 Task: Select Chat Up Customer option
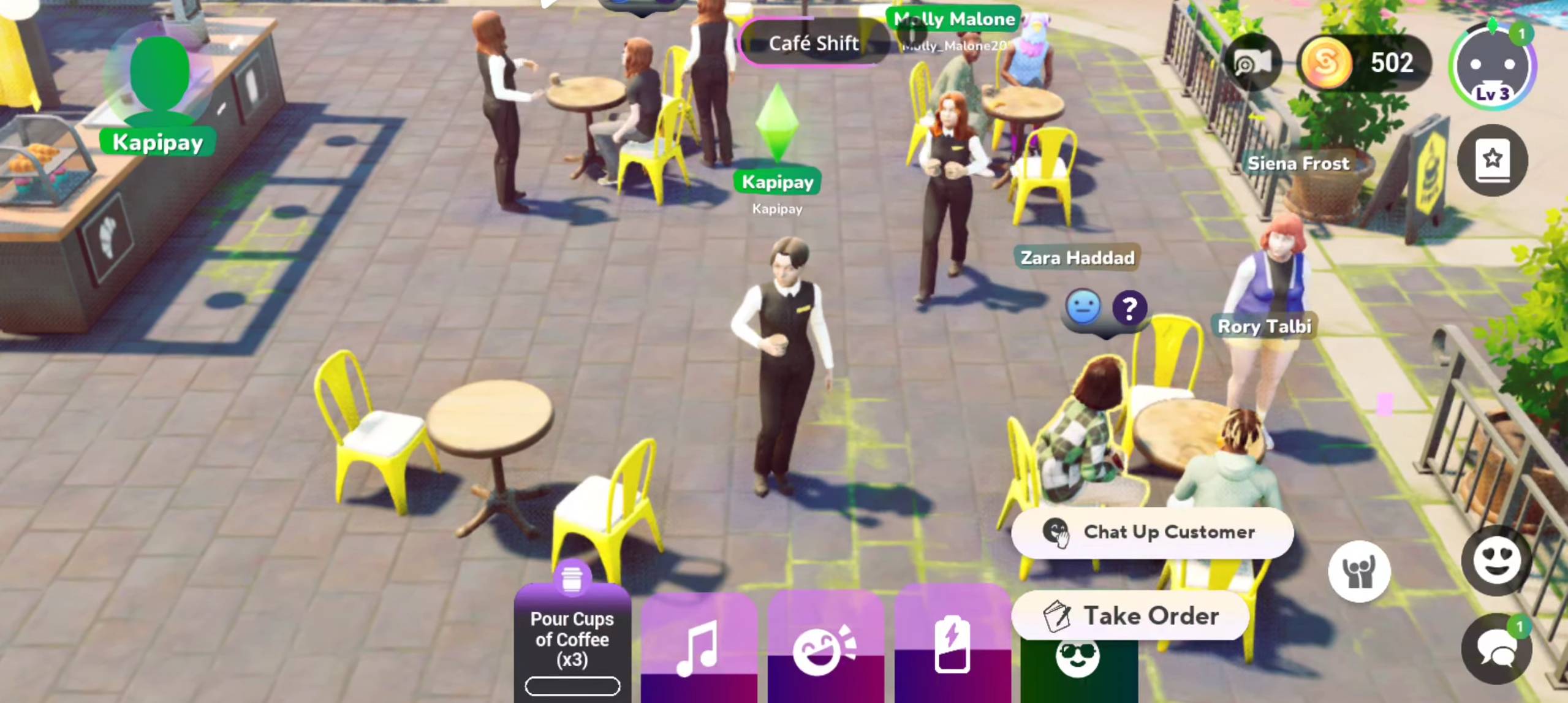[x=1152, y=532]
